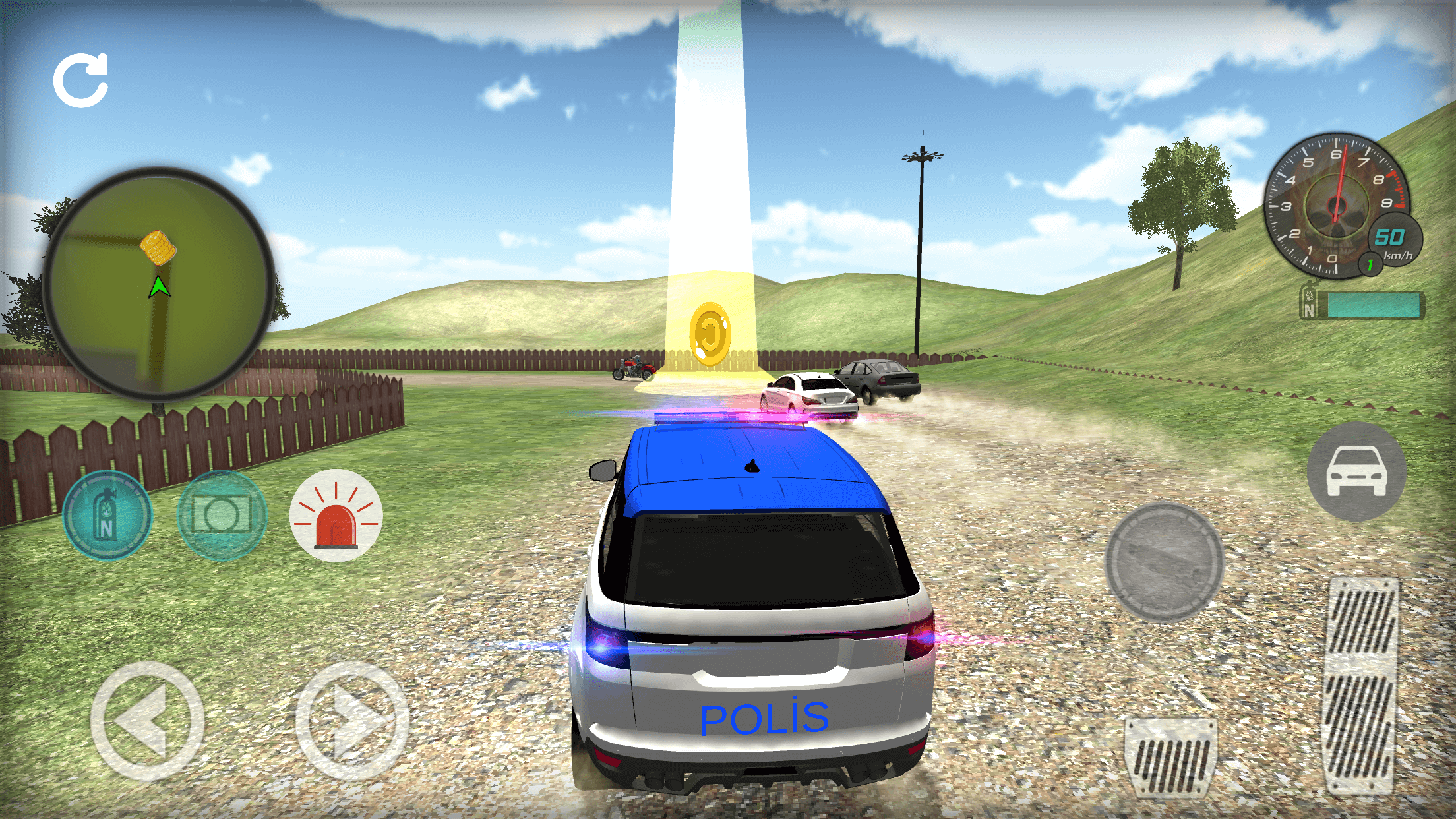The height and width of the screenshot is (819, 1456).
Task: Click the round gray handbrake button
Action: (1164, 562)
